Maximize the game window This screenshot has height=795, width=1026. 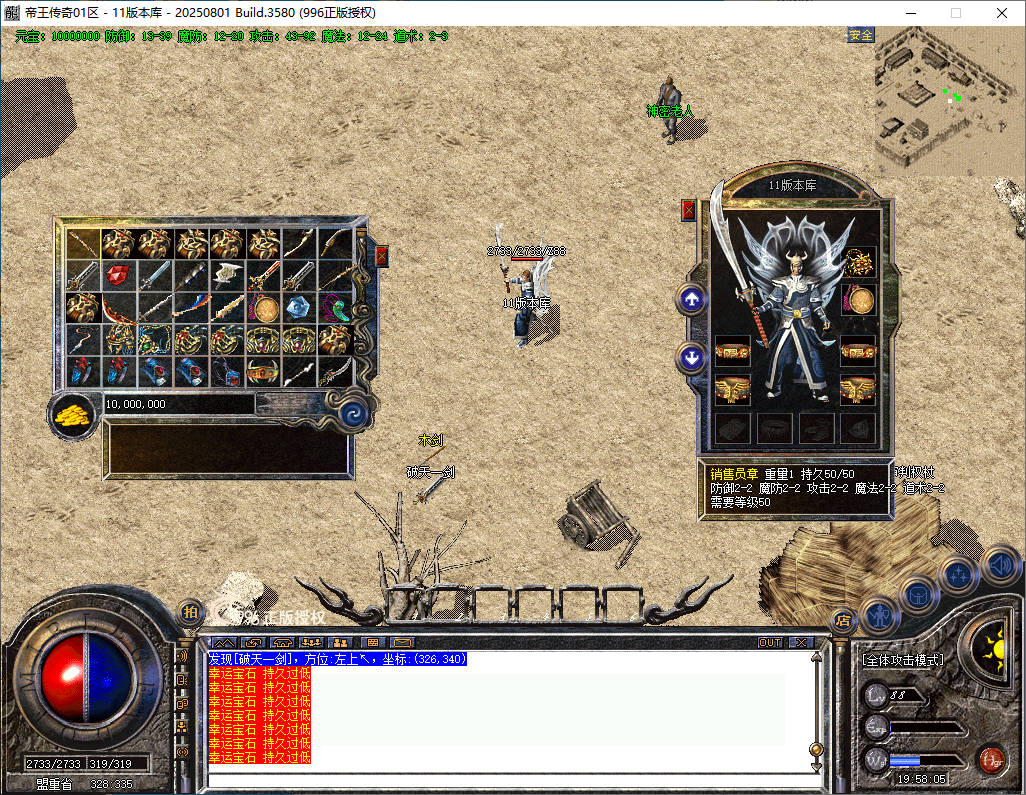tap(955, 13)
